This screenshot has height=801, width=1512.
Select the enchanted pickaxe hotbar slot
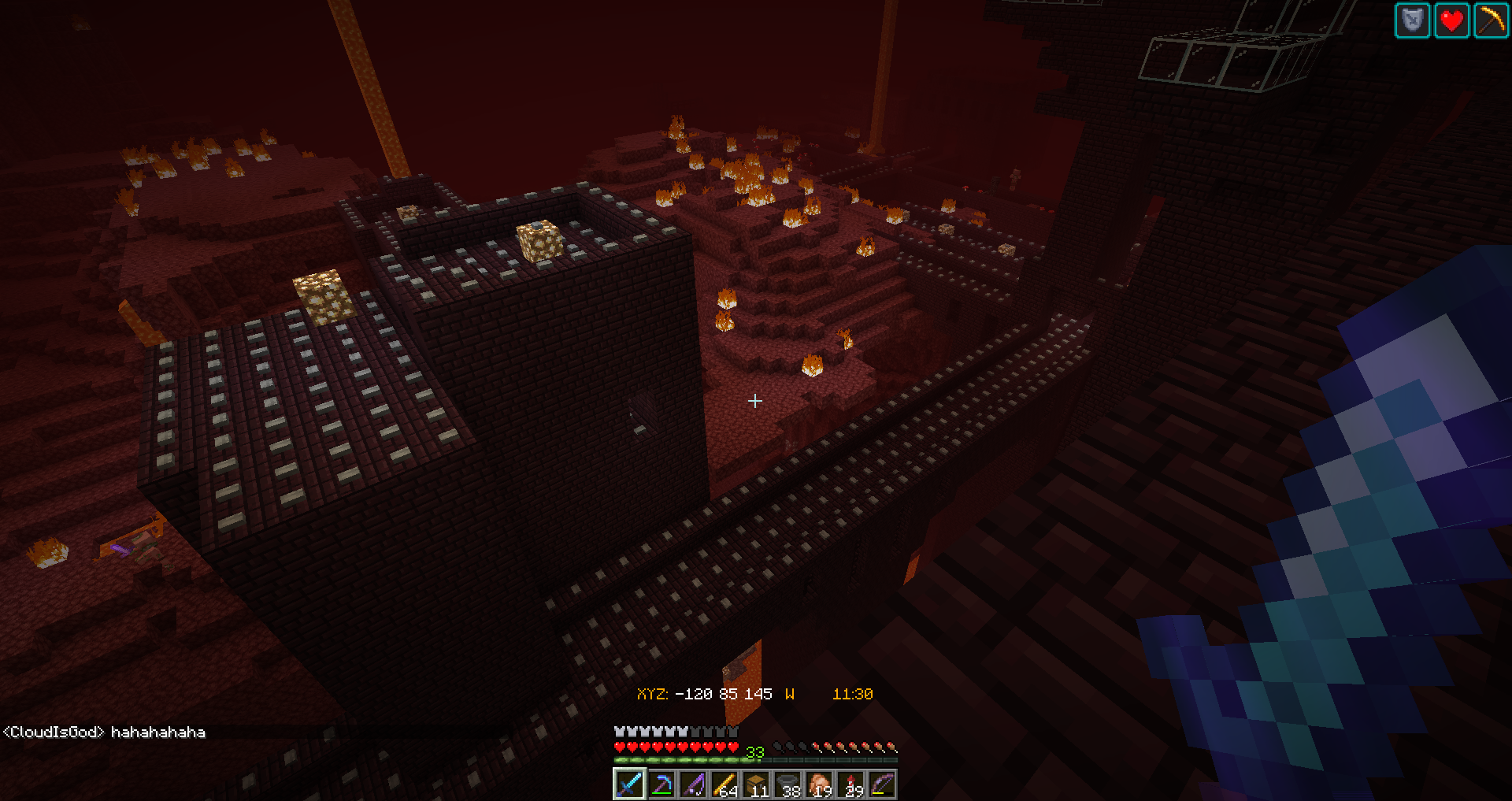[x=661, y=784]
